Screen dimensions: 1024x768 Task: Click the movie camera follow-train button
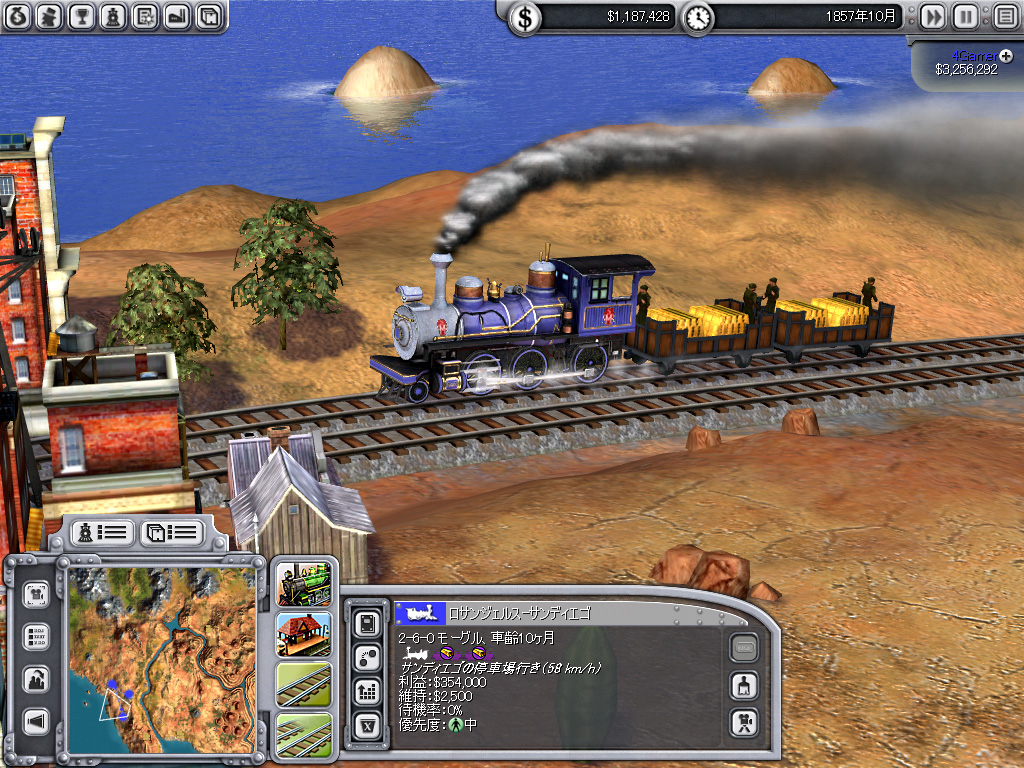[743, 720]
